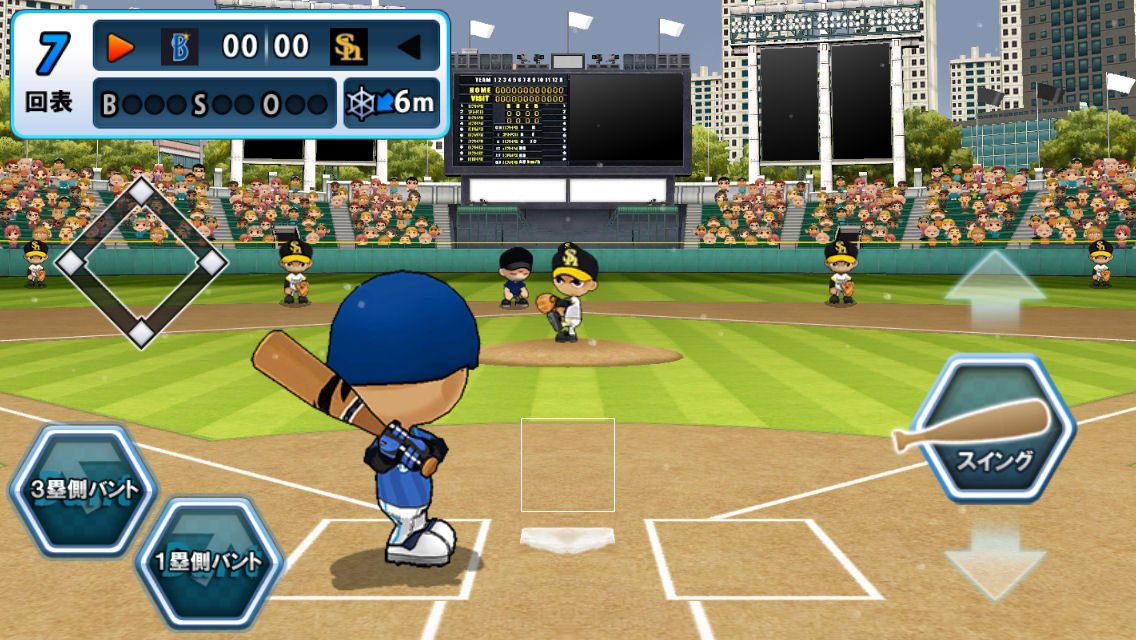Choose the 3塁側バント bunt button
The image size is (1136, 640).
coord(82,490)
